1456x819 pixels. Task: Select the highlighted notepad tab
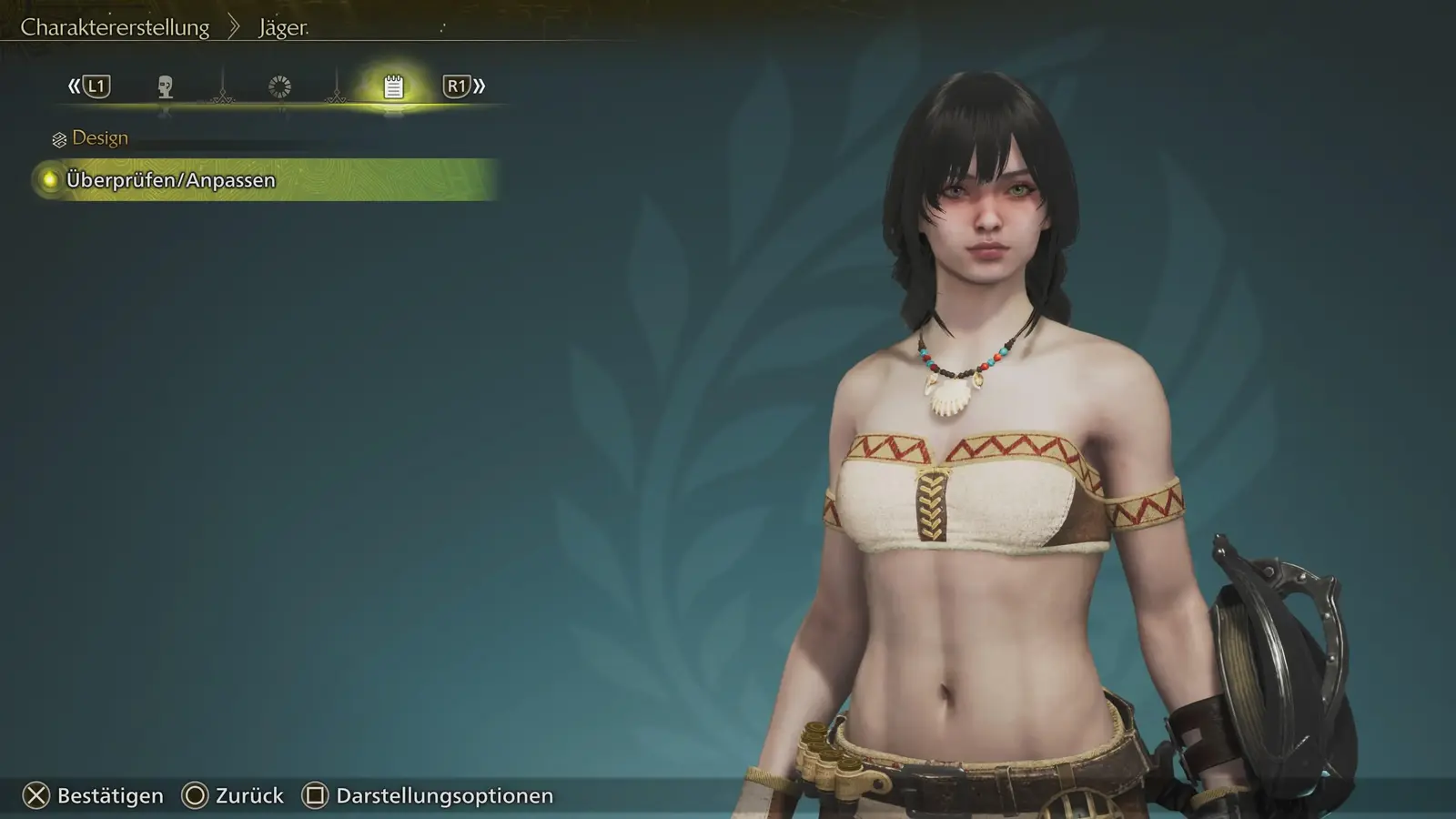(393, 86)
